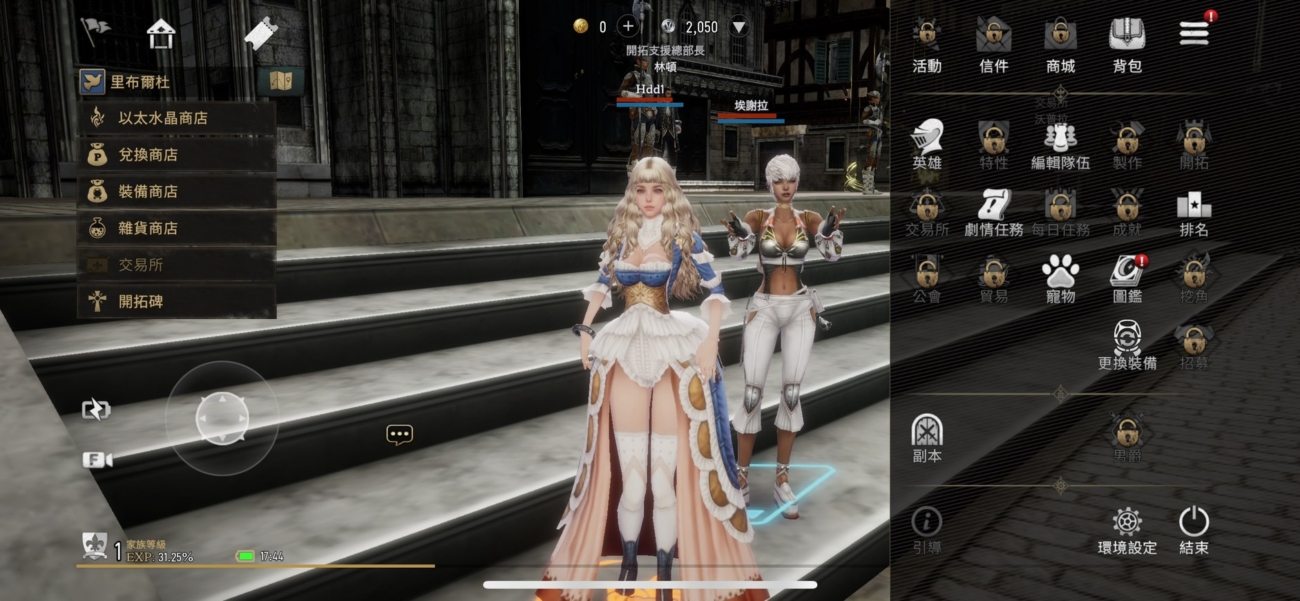
Task: Open the 英雄 hero menu
Action: 927,145
